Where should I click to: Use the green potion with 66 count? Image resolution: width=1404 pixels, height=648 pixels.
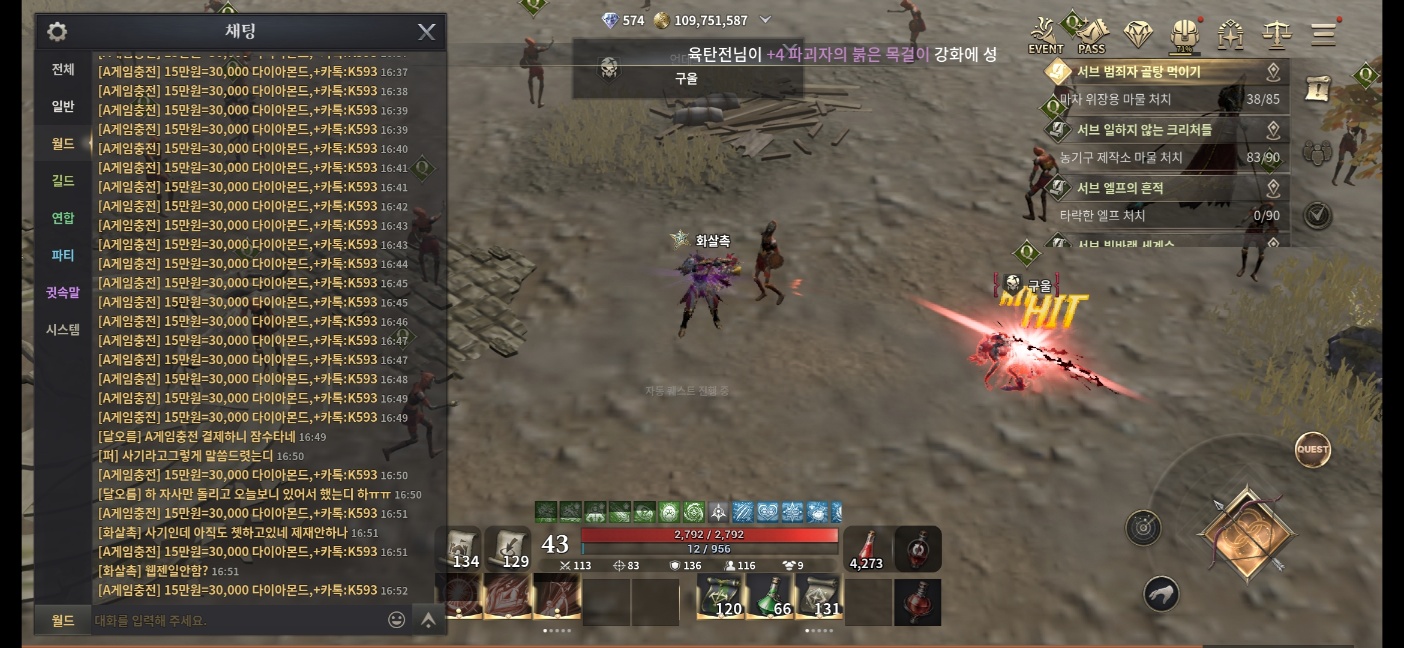pos(769,597)
